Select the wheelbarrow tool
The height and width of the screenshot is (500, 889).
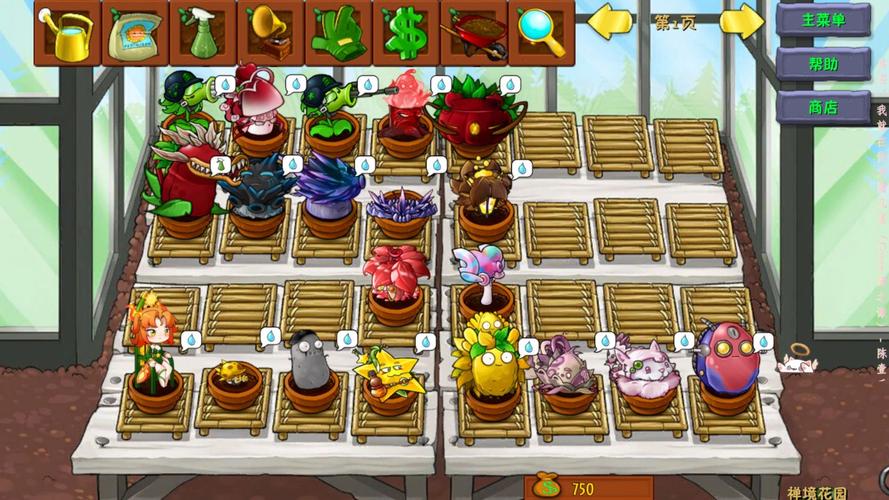pyautogui.click(x=473, y=33)
